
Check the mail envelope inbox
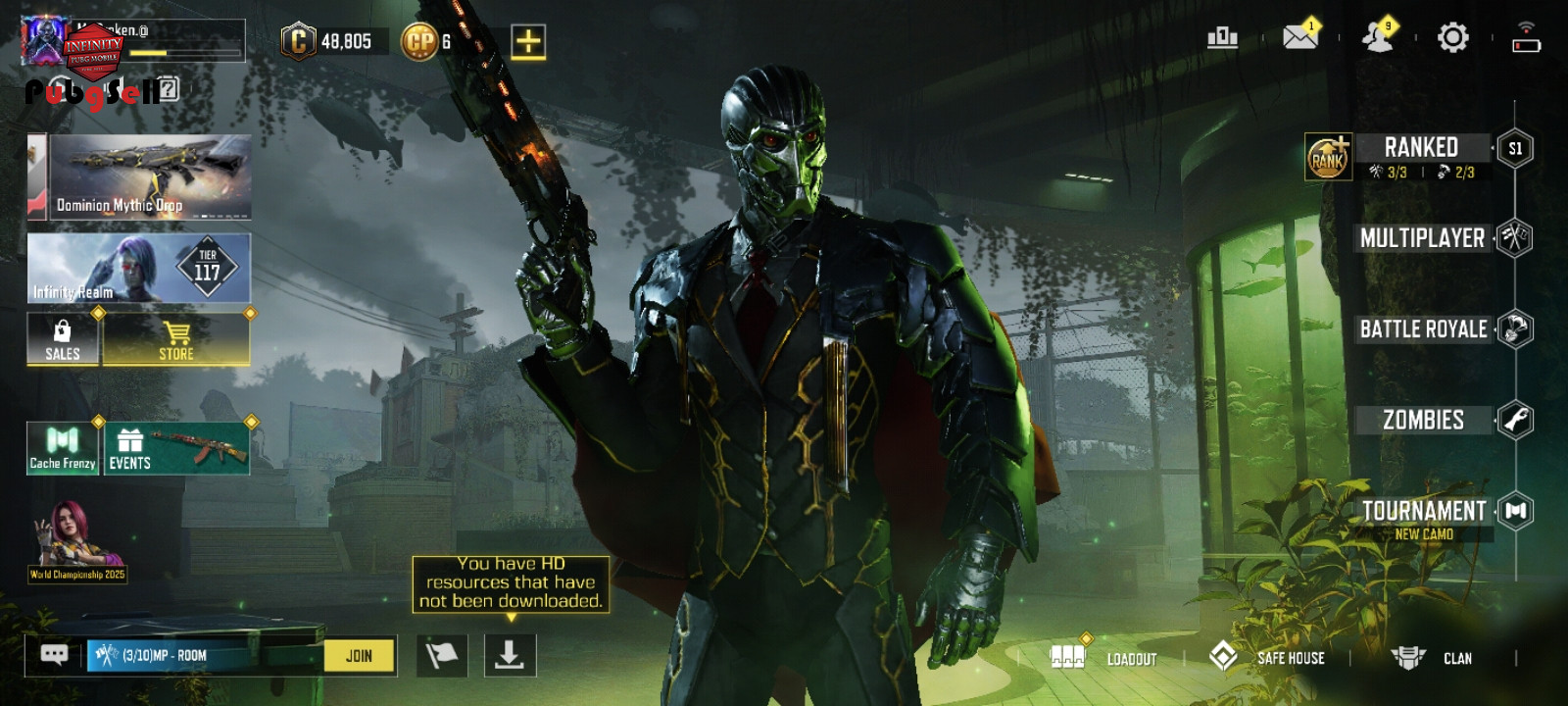pyautogui.click(x=1300, y=37)
